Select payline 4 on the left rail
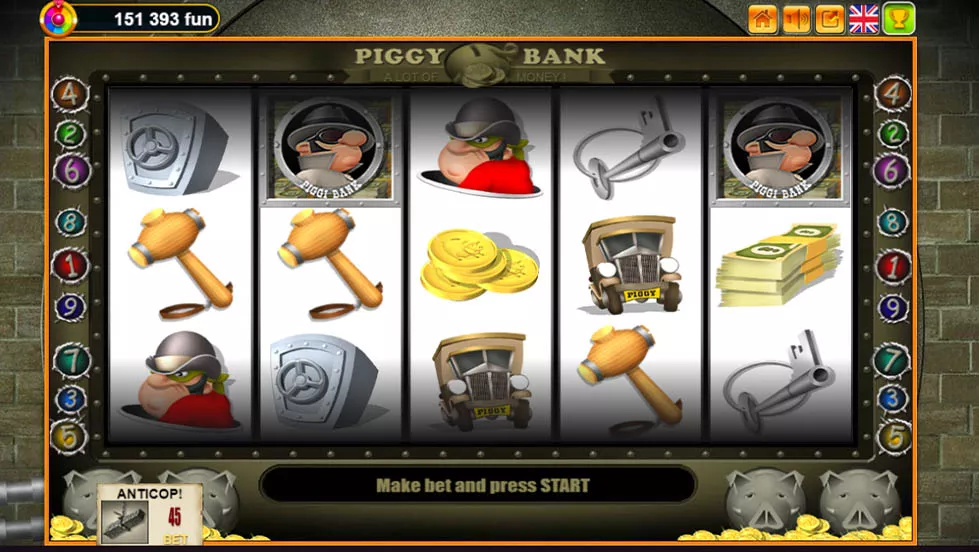Screen dimensions: 979x552 tap(70, 95)
